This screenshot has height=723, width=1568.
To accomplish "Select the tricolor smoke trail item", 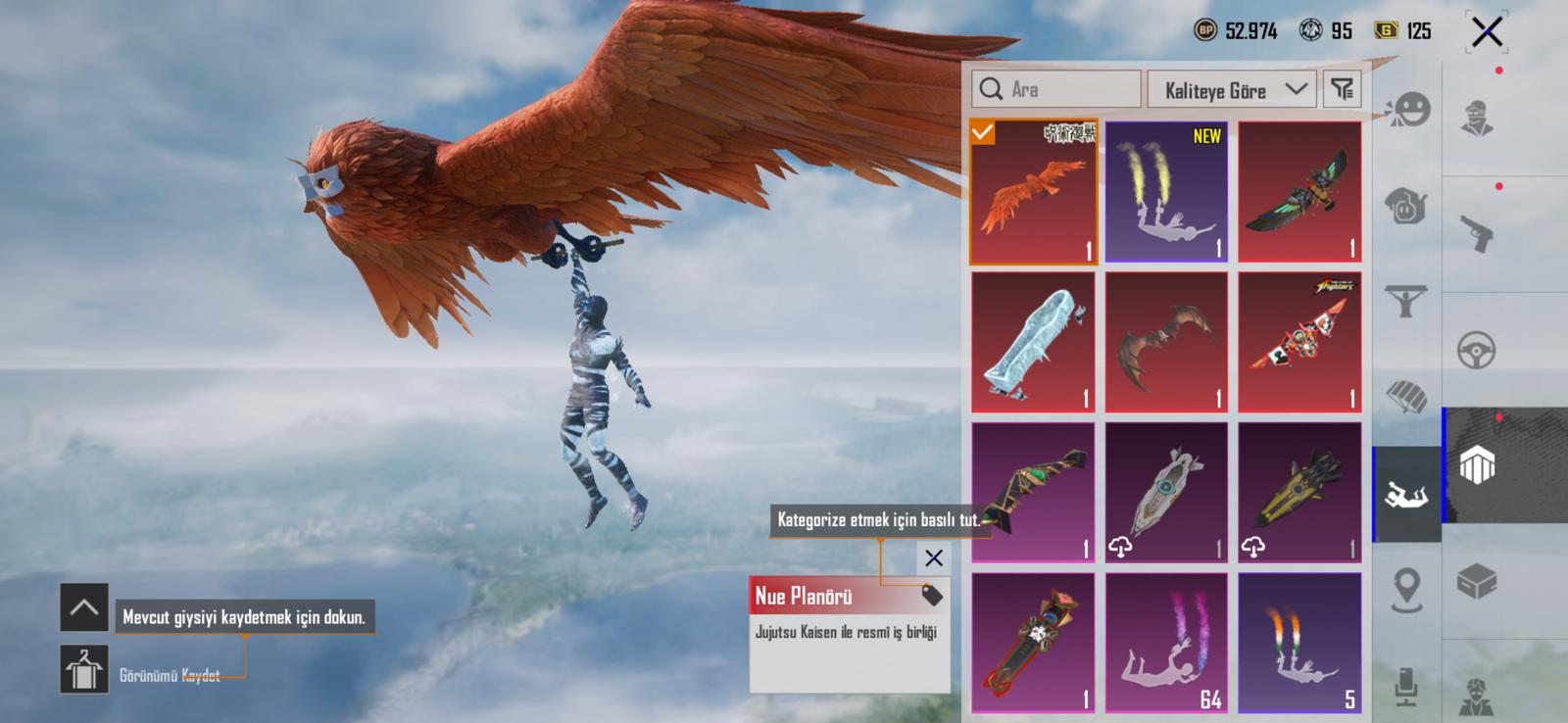I will [x=1299, y=643].
